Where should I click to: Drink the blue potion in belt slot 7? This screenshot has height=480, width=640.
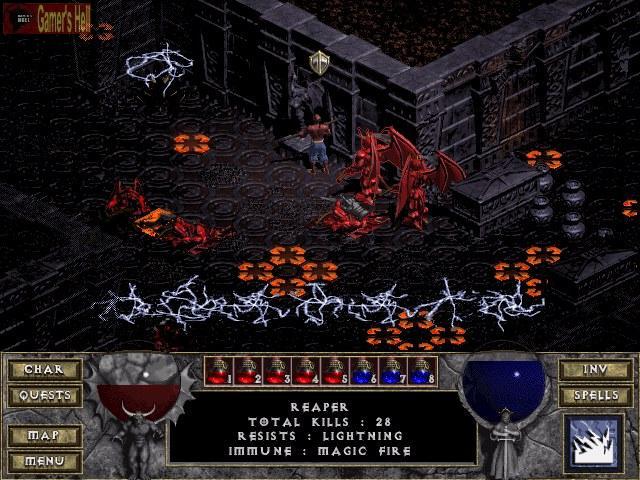(392, 372)
